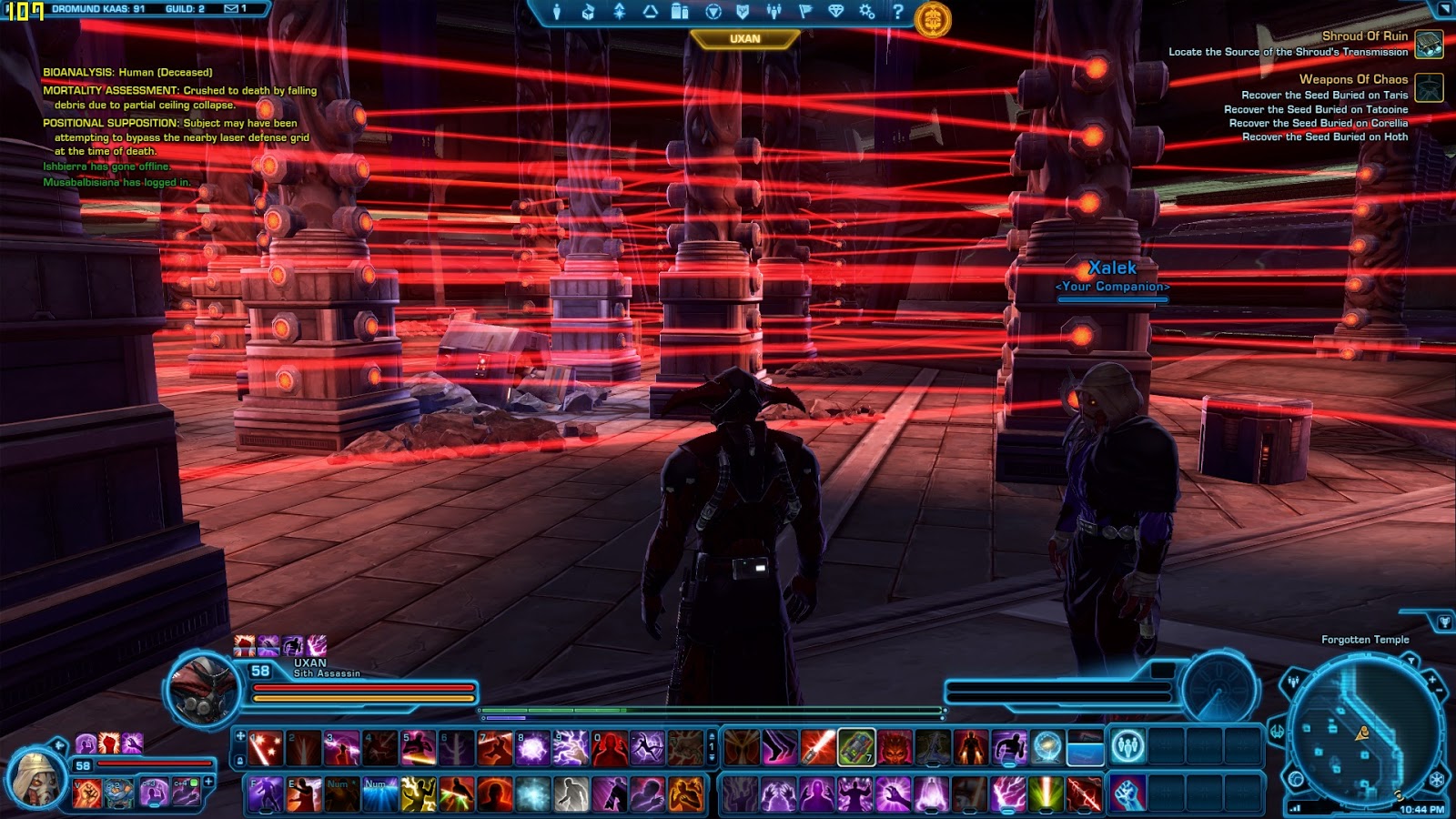
Task: Open the character sheet from top menu
Action: 557,12
